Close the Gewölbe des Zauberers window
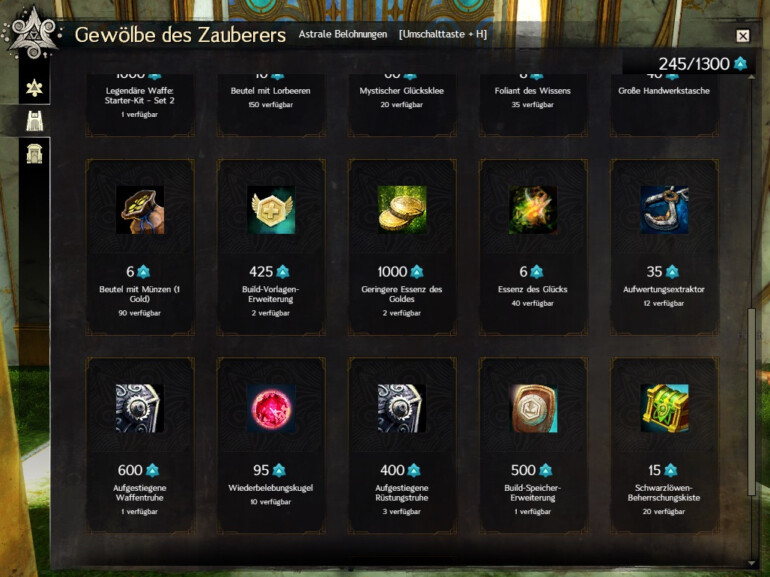The height and width of the screenshot is (577, 770). pos(742,36)
